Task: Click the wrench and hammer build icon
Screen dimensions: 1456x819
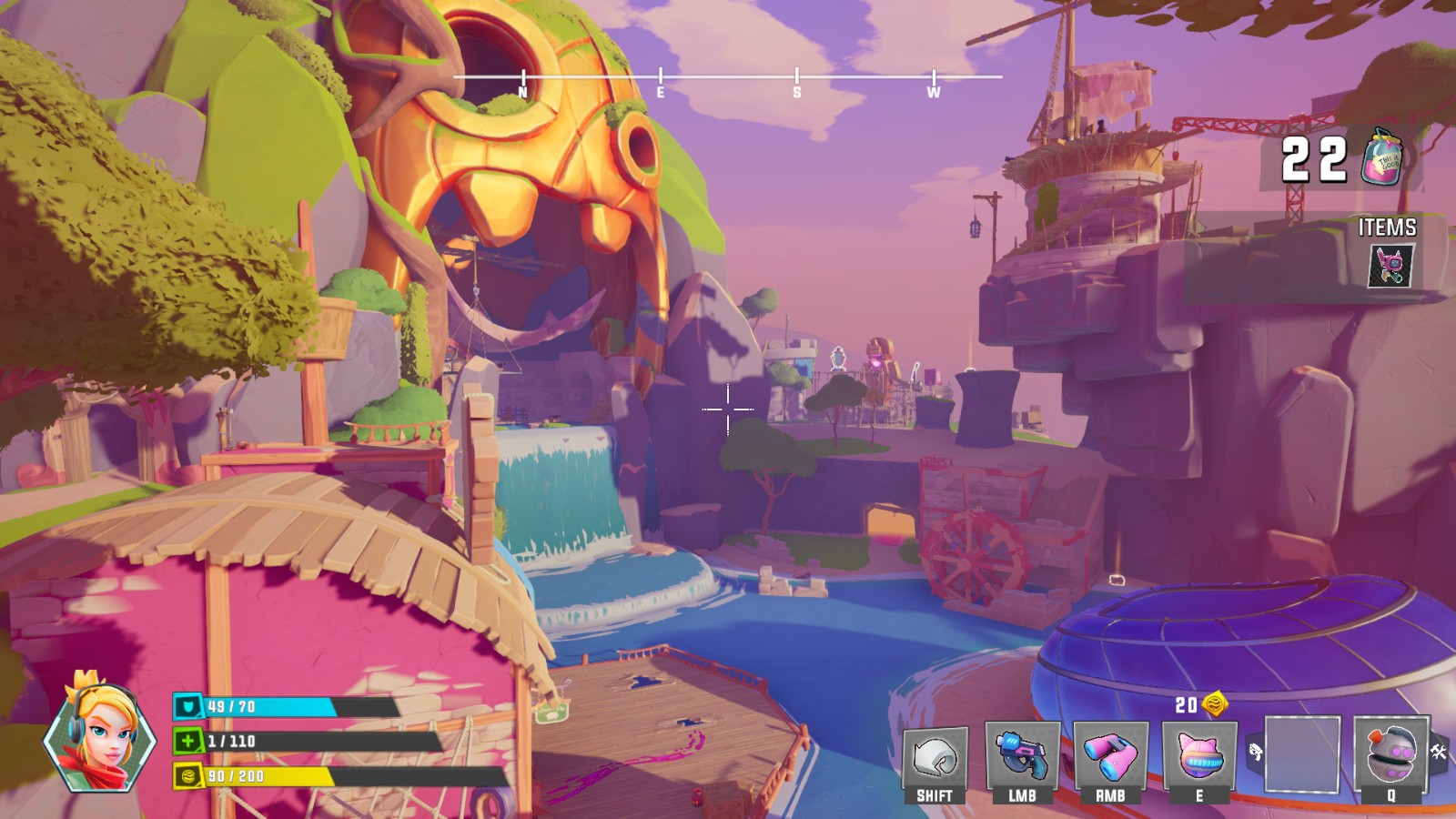Action: point(1439,752)
